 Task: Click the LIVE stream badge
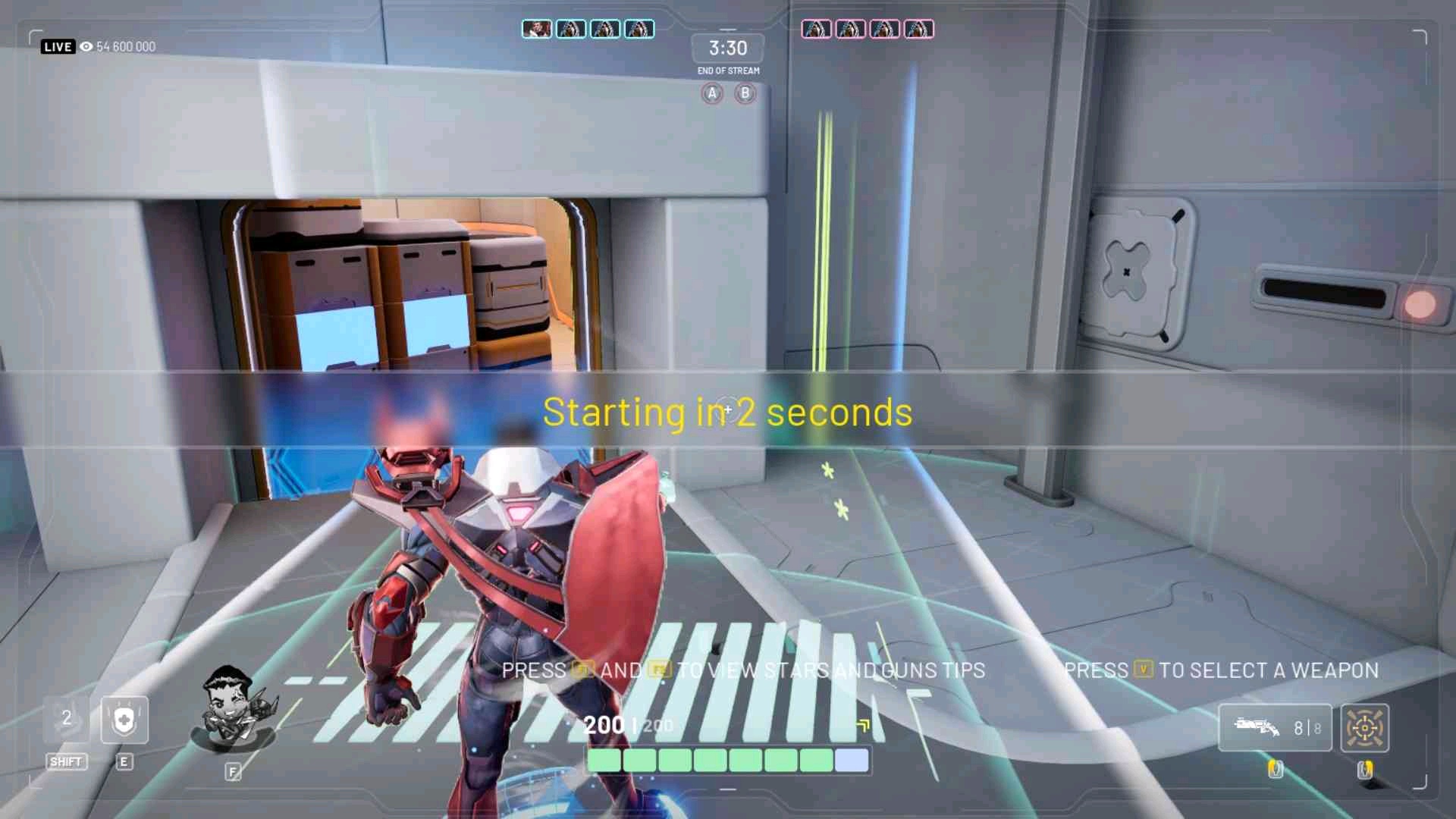coord(58,46)
